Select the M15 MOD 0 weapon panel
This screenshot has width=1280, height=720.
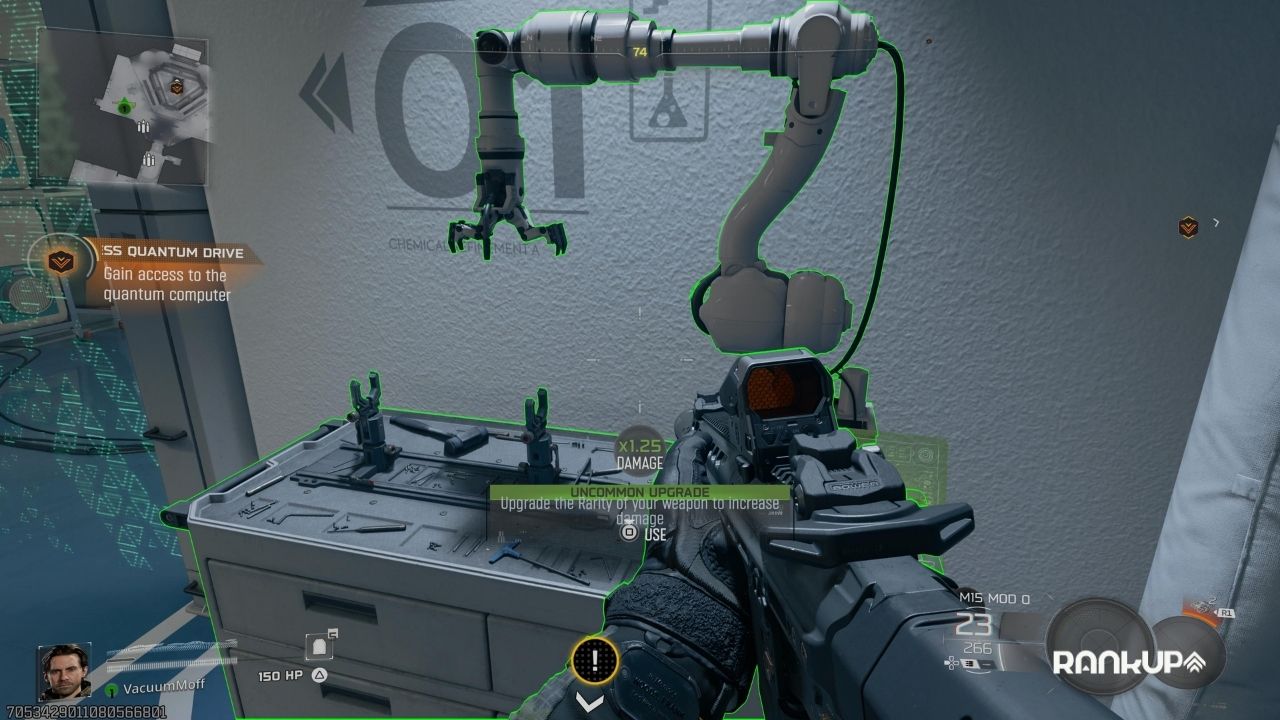click(x=993, y=628)
